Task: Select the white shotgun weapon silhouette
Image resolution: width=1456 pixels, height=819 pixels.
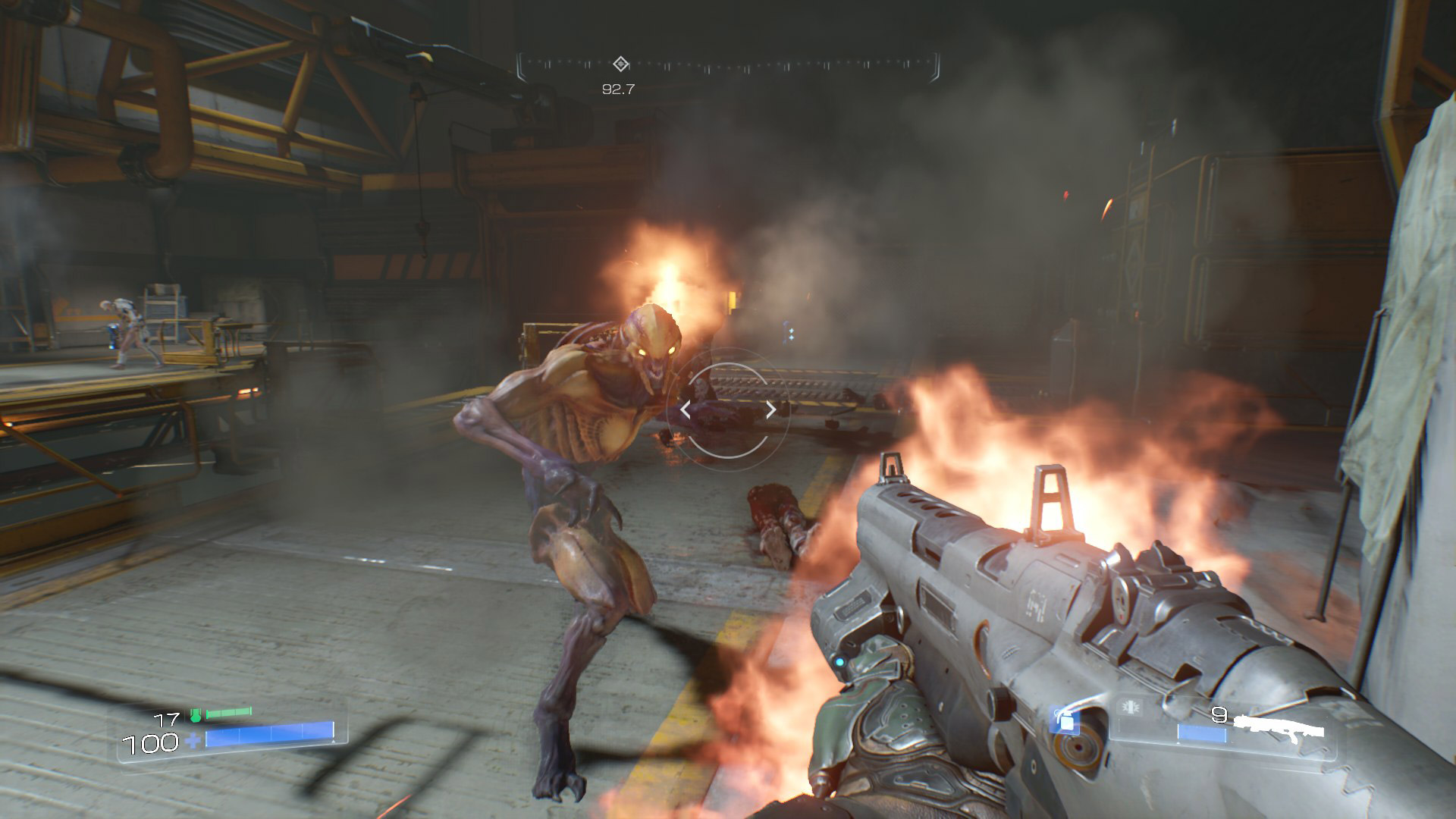Action: pos(1279,726)
